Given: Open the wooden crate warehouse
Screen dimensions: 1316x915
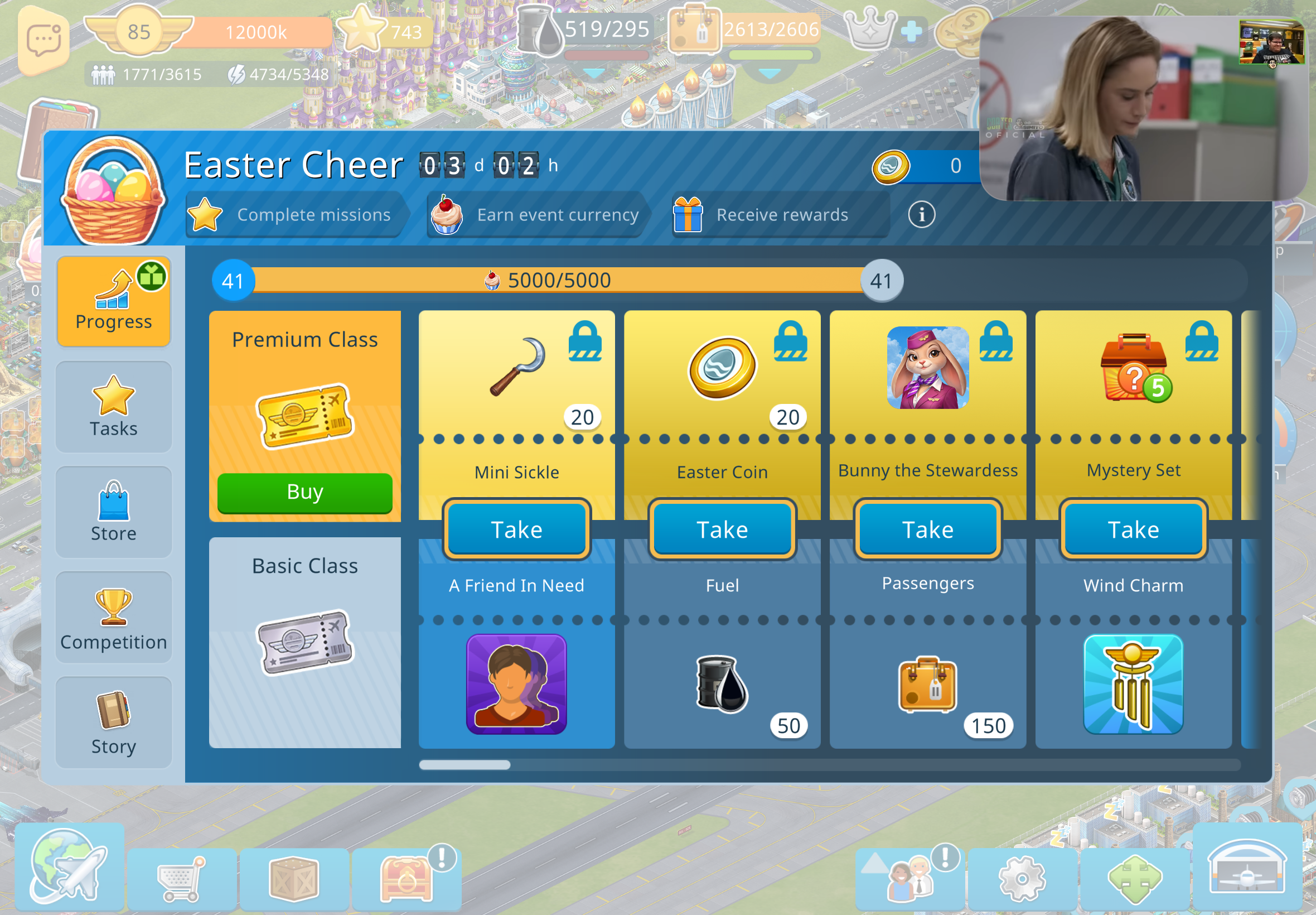Looking at the screenshot, I should point(293,878).
